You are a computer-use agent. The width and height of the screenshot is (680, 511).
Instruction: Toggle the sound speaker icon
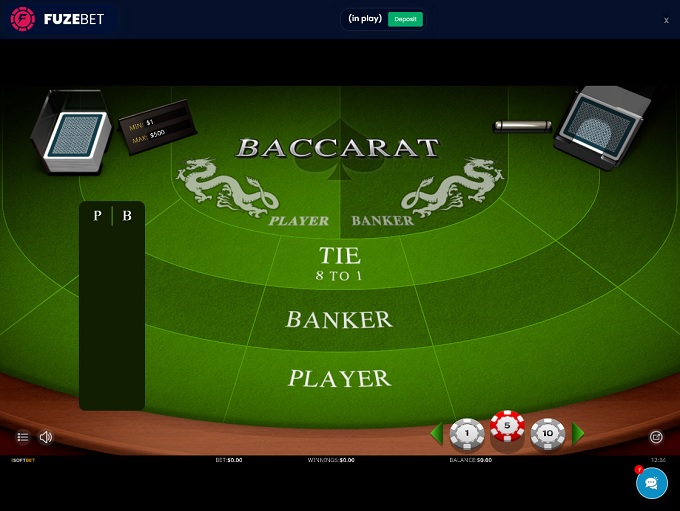click(x=46, y=437)
